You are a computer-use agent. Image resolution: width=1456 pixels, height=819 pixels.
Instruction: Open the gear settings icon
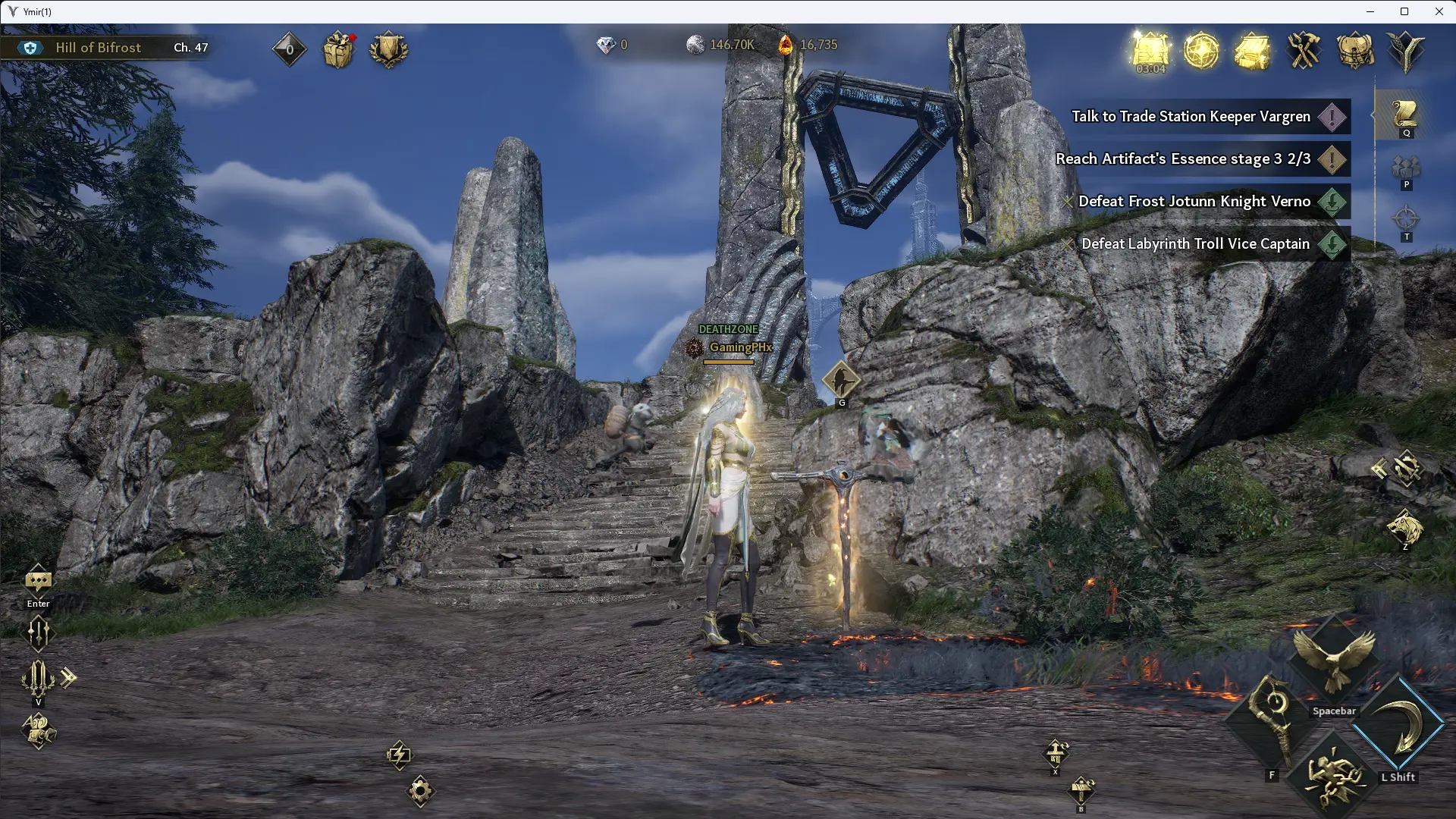click(x=420, y=791)
